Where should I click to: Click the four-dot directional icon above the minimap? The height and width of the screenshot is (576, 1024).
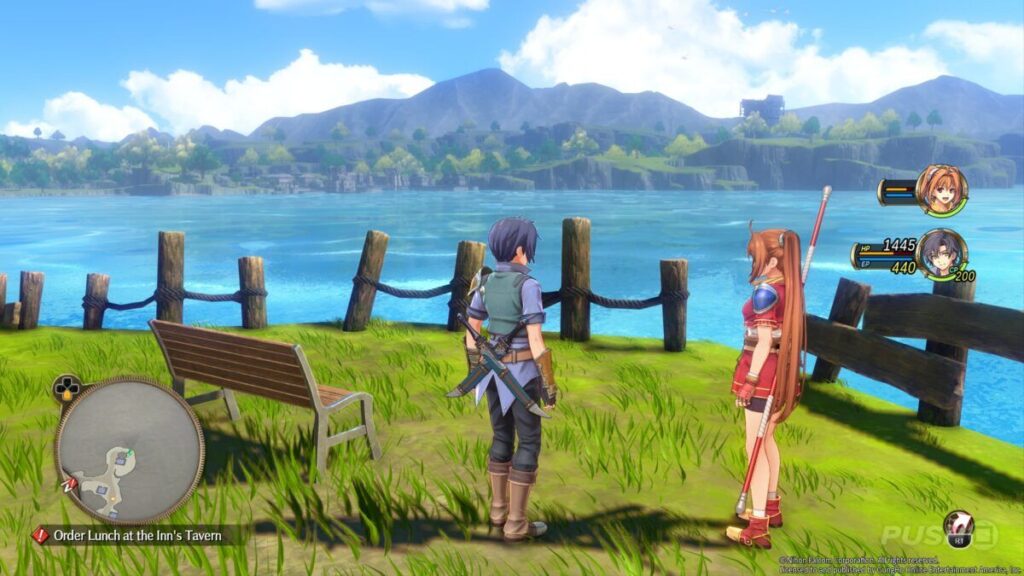(68, 388)
